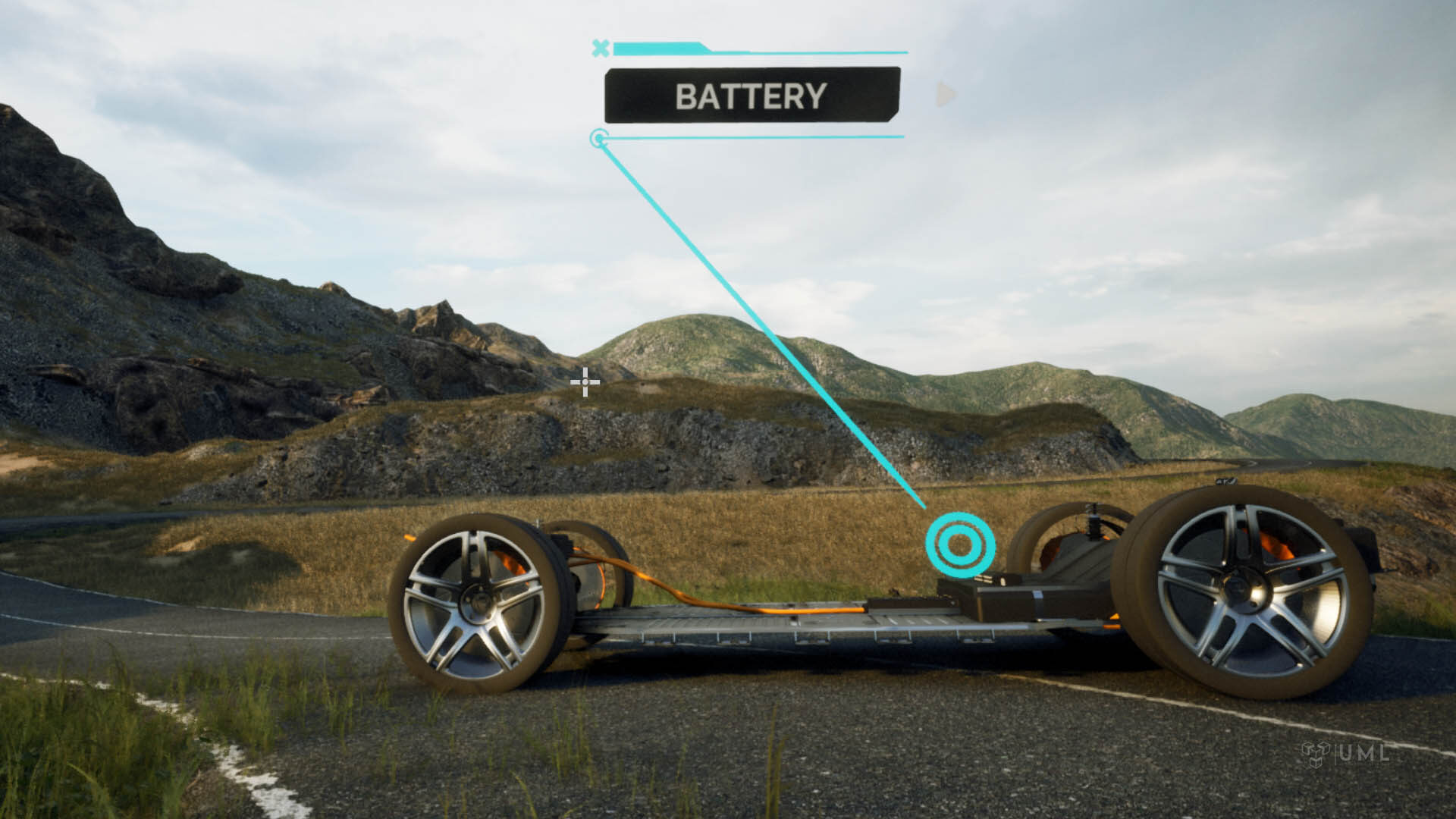This screenshot has height=819, width=1456.
Task: Toggle the Battery annotation visibility
Action: coord(751,96)
